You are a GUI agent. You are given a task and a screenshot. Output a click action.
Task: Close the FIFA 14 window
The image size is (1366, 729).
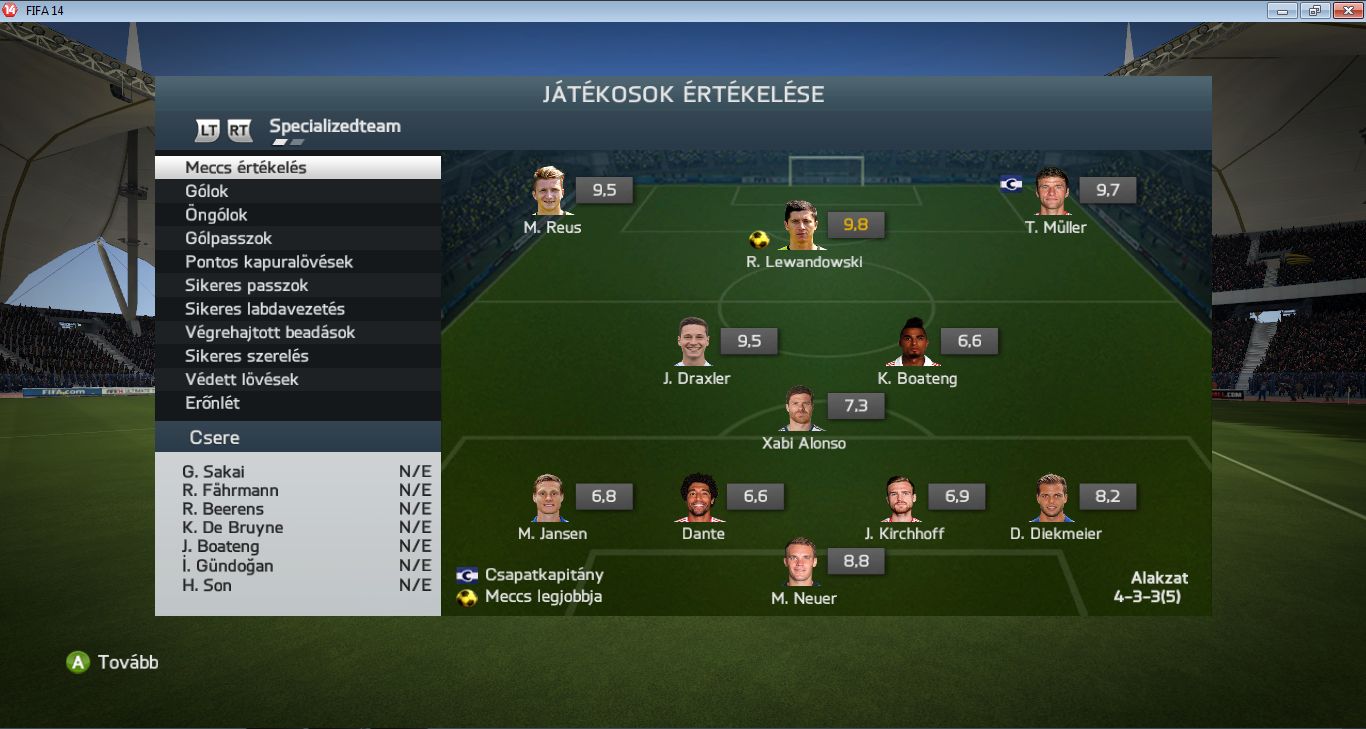tap(1345, 10)
